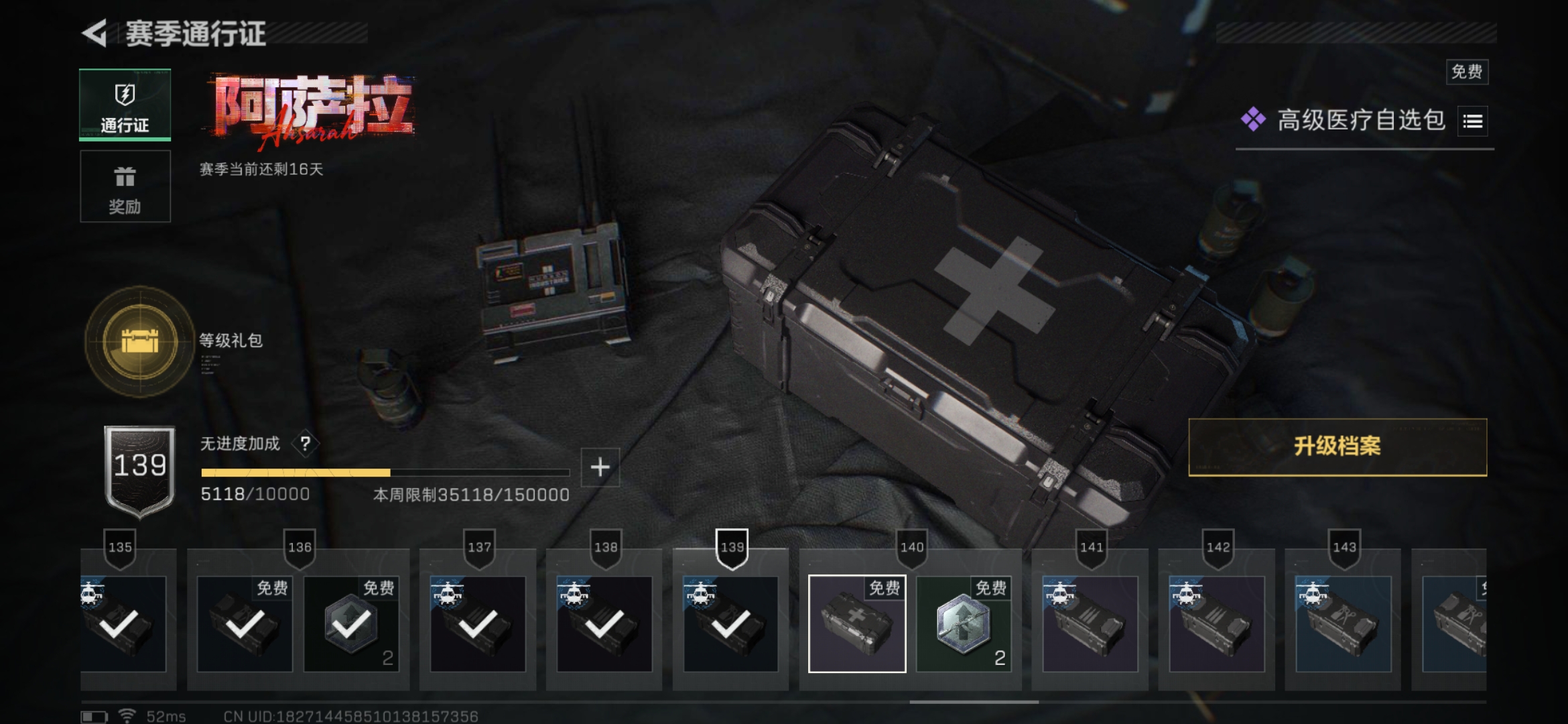View the claimed level 137 reward
This screenshot has width=1568, height=724.
pos(478,624)
